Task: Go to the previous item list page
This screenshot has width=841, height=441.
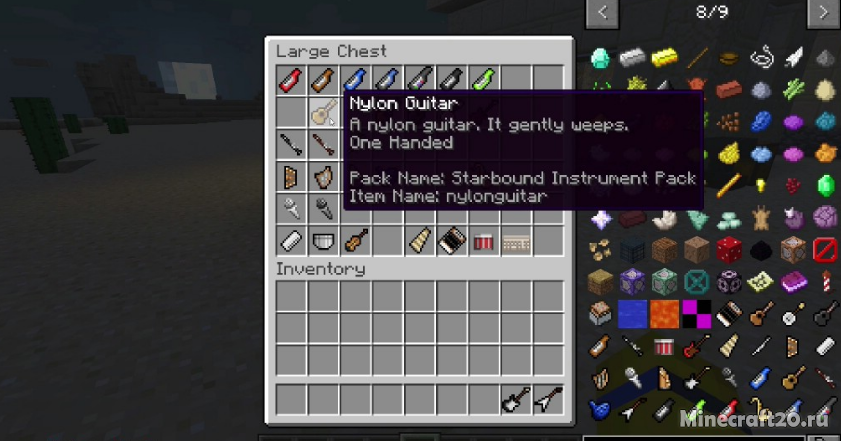Action: (602, 12)
